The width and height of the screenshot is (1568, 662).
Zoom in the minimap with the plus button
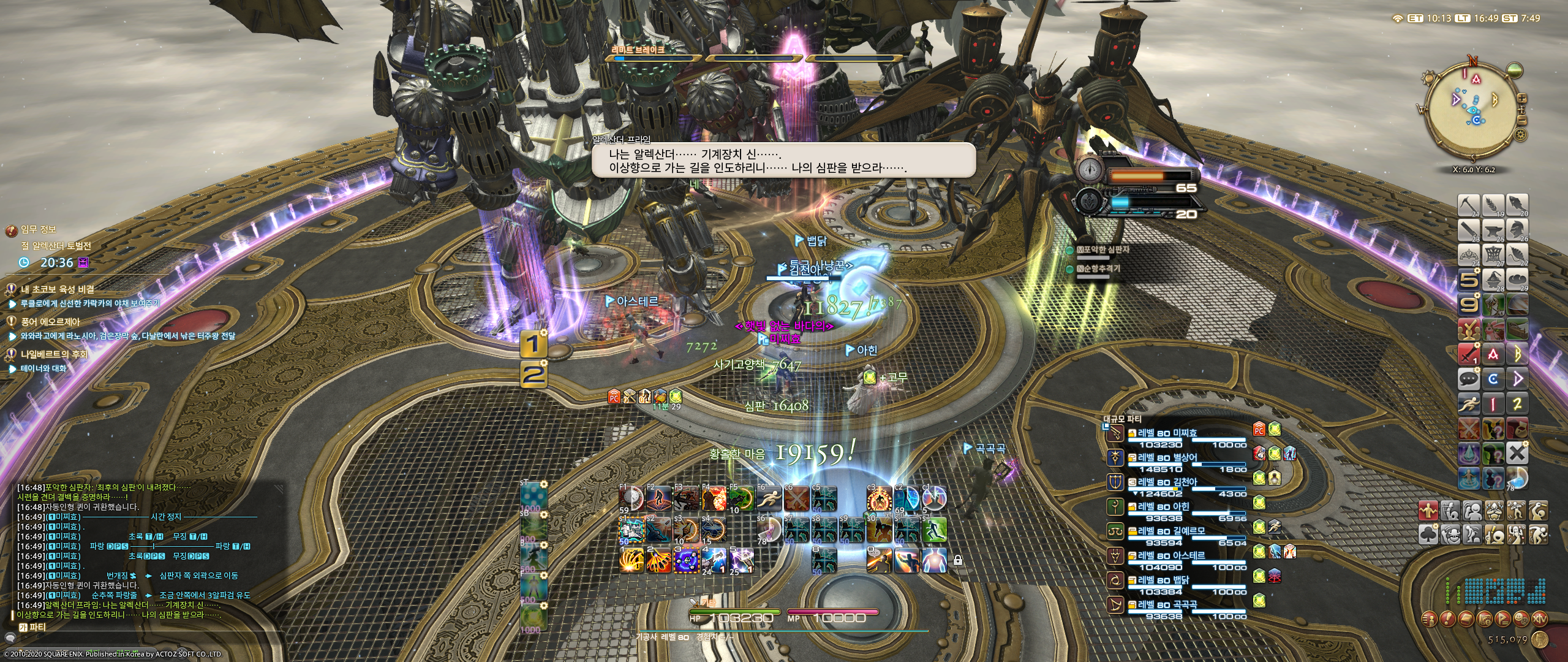1522,99
